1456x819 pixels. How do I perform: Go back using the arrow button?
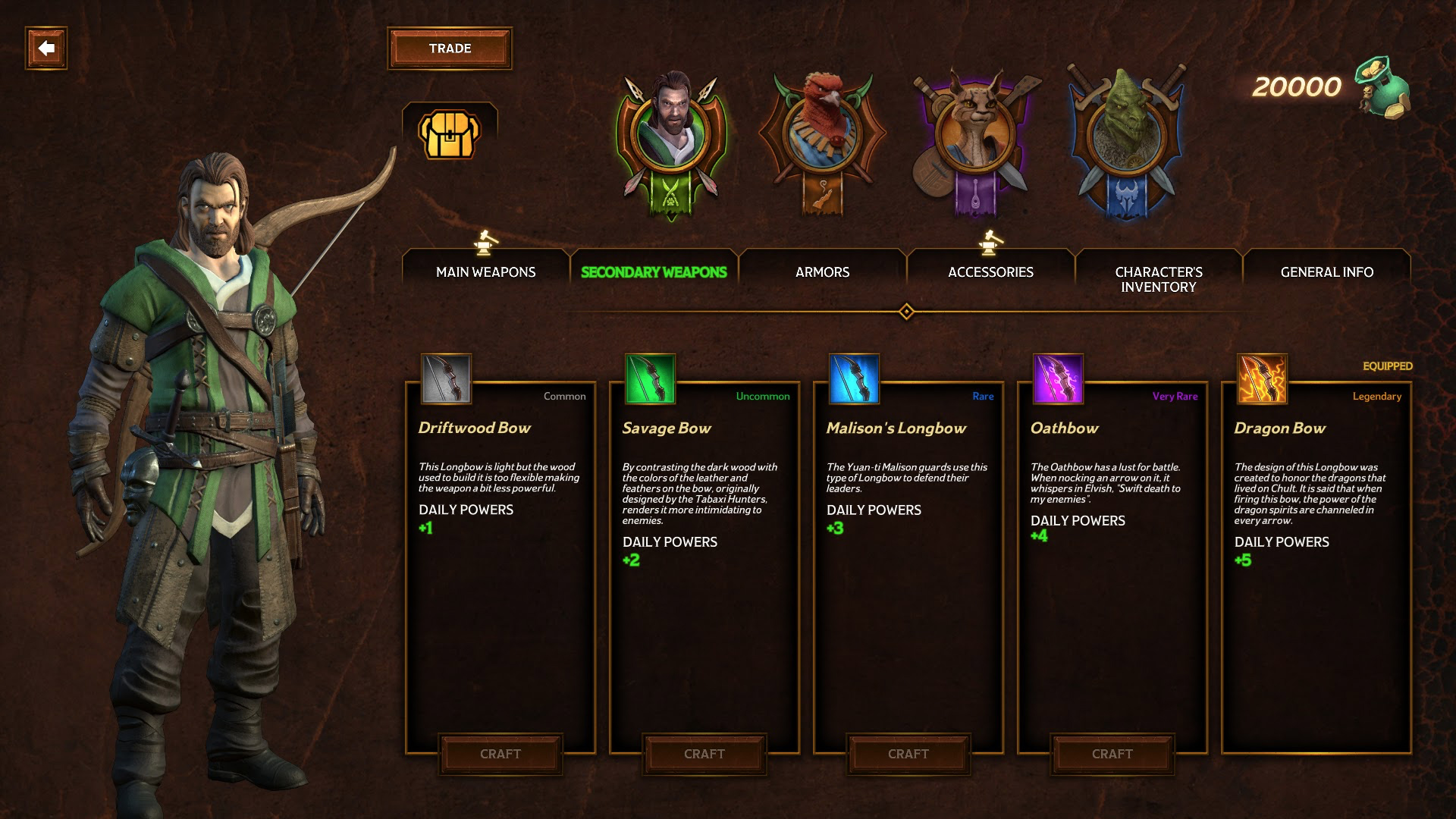click(46, 49)
